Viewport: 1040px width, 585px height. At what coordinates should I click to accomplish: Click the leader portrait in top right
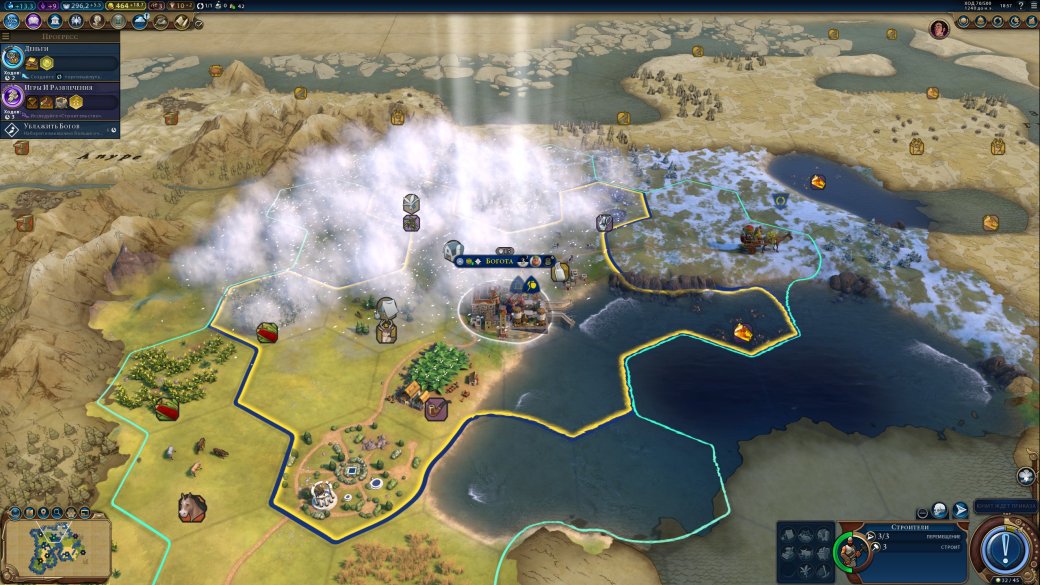pyautogui.click(x=939, y=29)
